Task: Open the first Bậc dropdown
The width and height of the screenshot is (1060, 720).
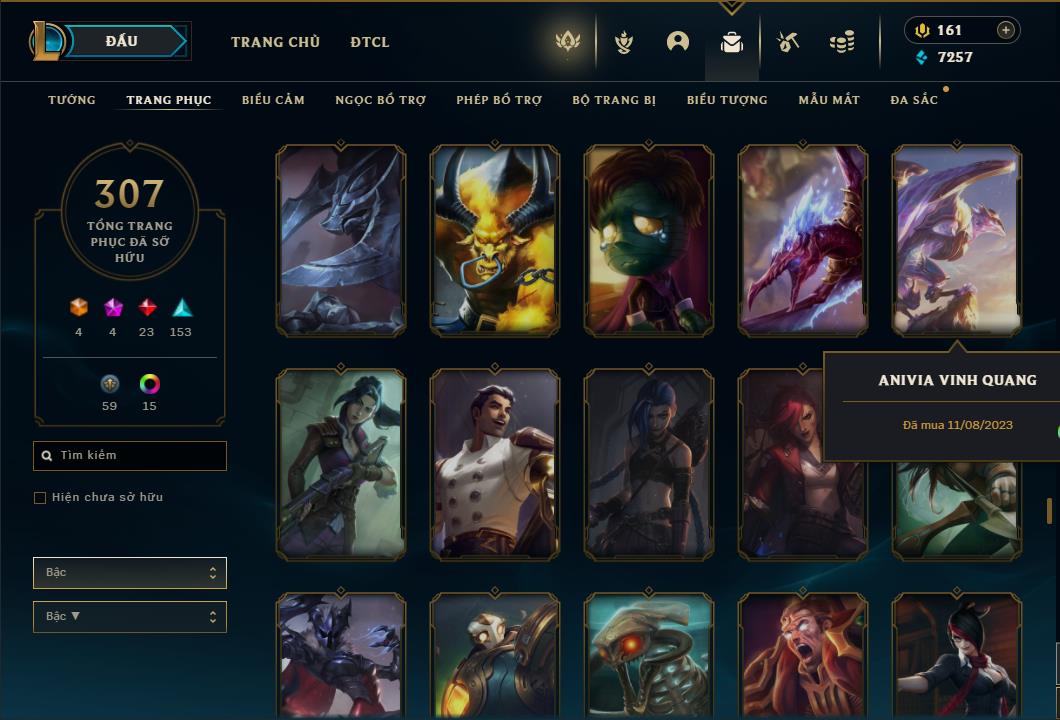Action: tap(130, 573)
